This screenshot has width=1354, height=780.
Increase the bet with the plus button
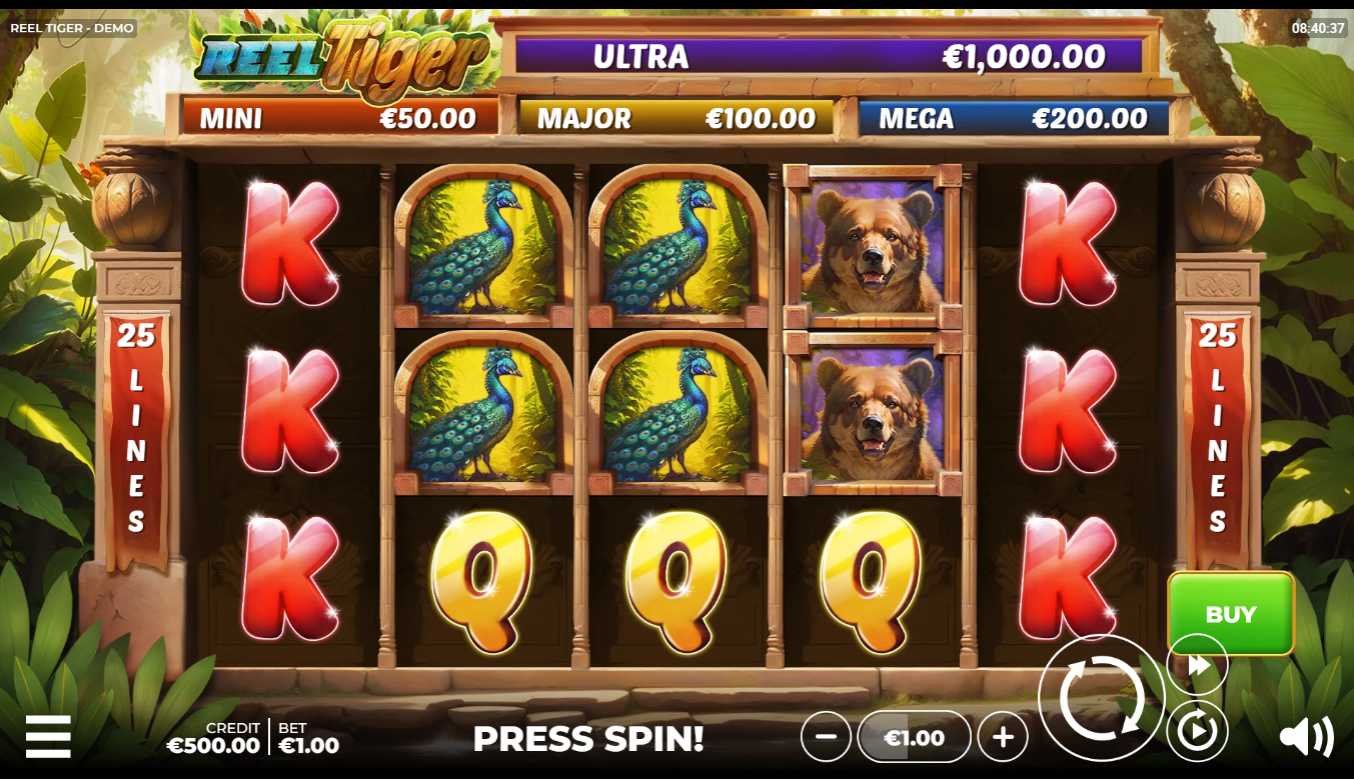point(1003,738)
